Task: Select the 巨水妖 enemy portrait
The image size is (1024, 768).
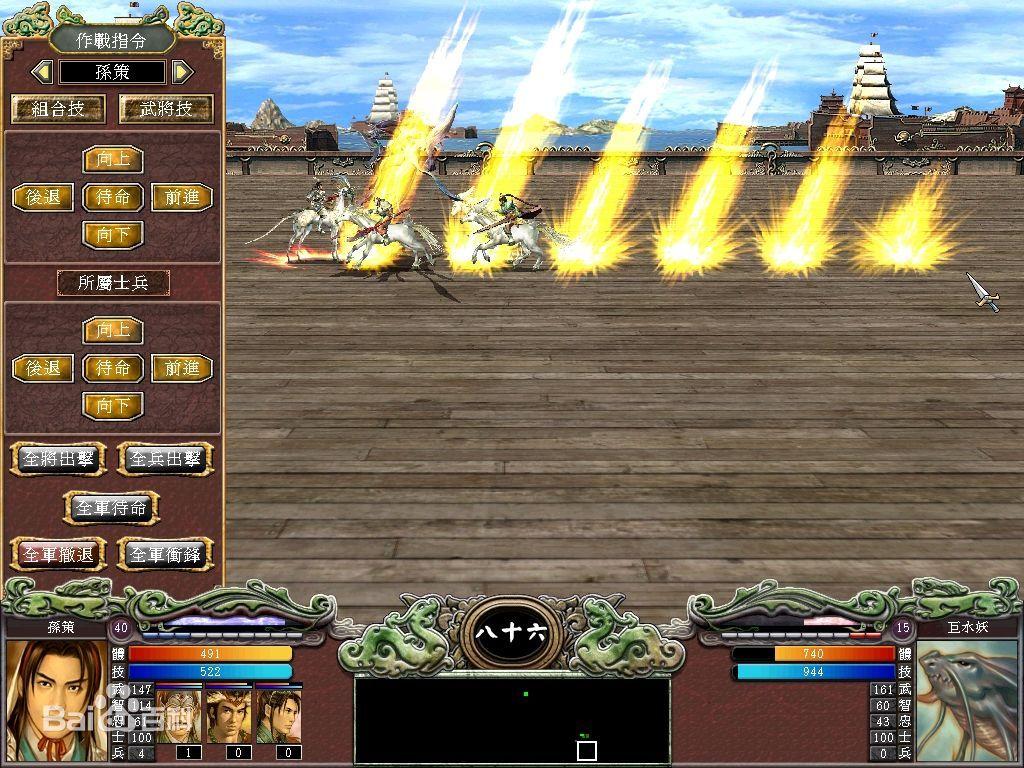Action: 967,702
